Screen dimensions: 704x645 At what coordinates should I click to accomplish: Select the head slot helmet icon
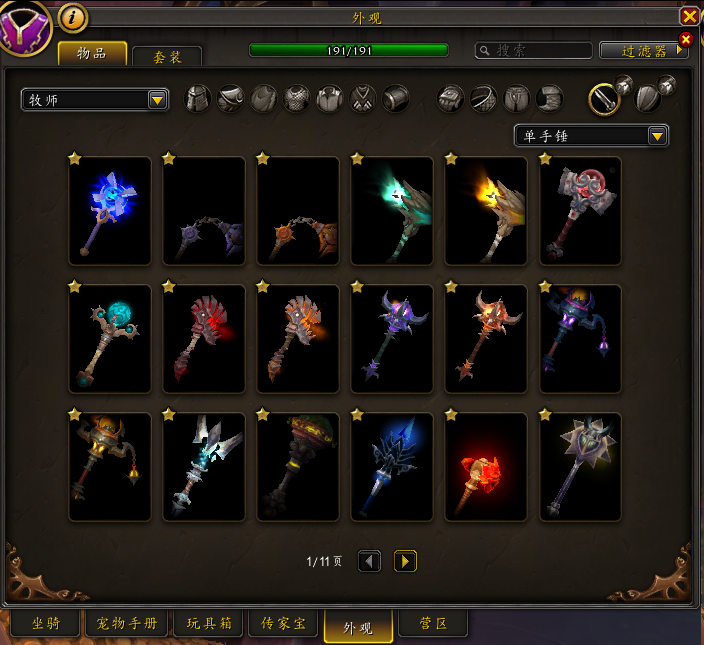point(198,98)
